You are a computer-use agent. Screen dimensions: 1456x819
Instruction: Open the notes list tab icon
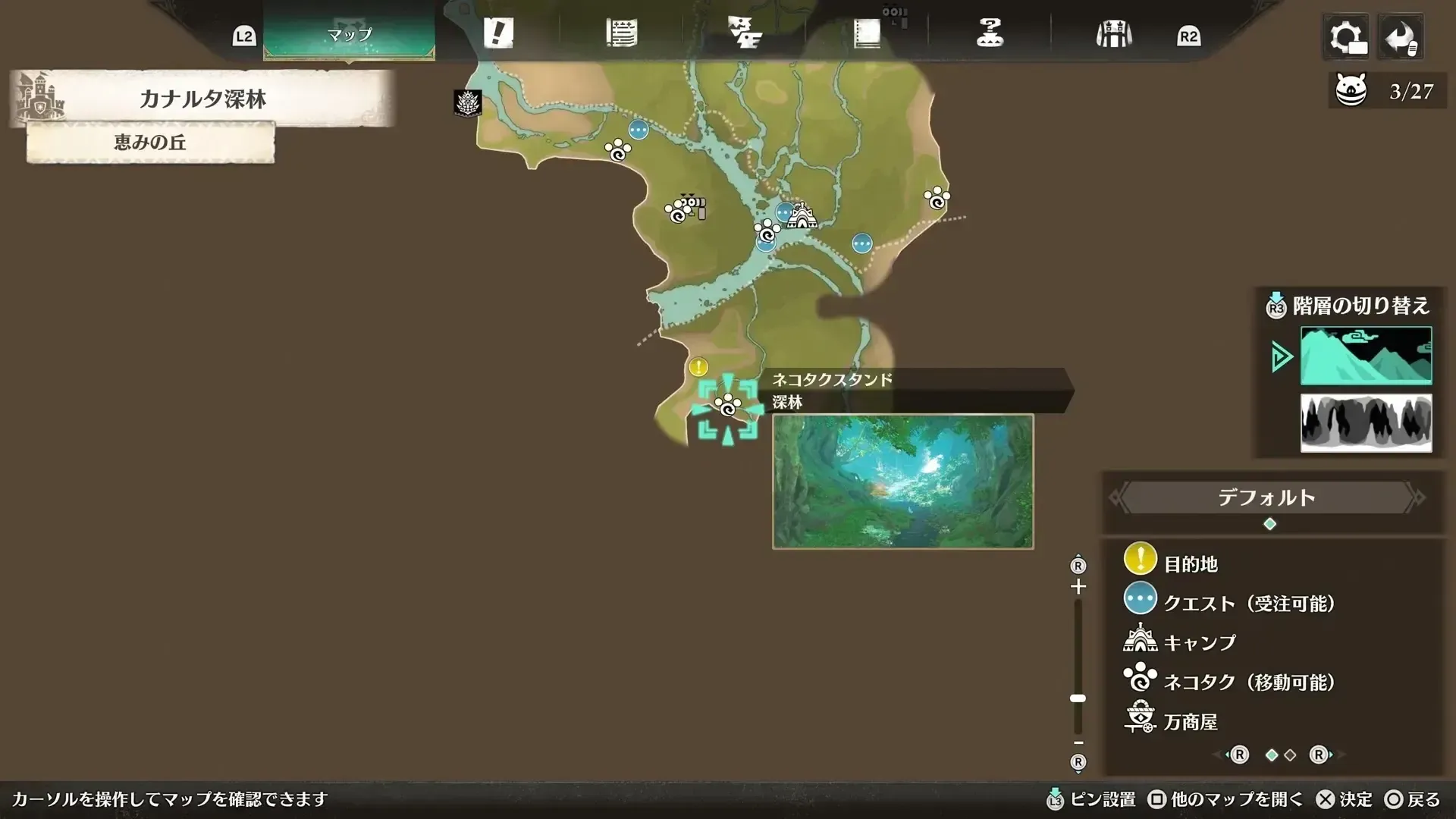[x=622, y=33]
